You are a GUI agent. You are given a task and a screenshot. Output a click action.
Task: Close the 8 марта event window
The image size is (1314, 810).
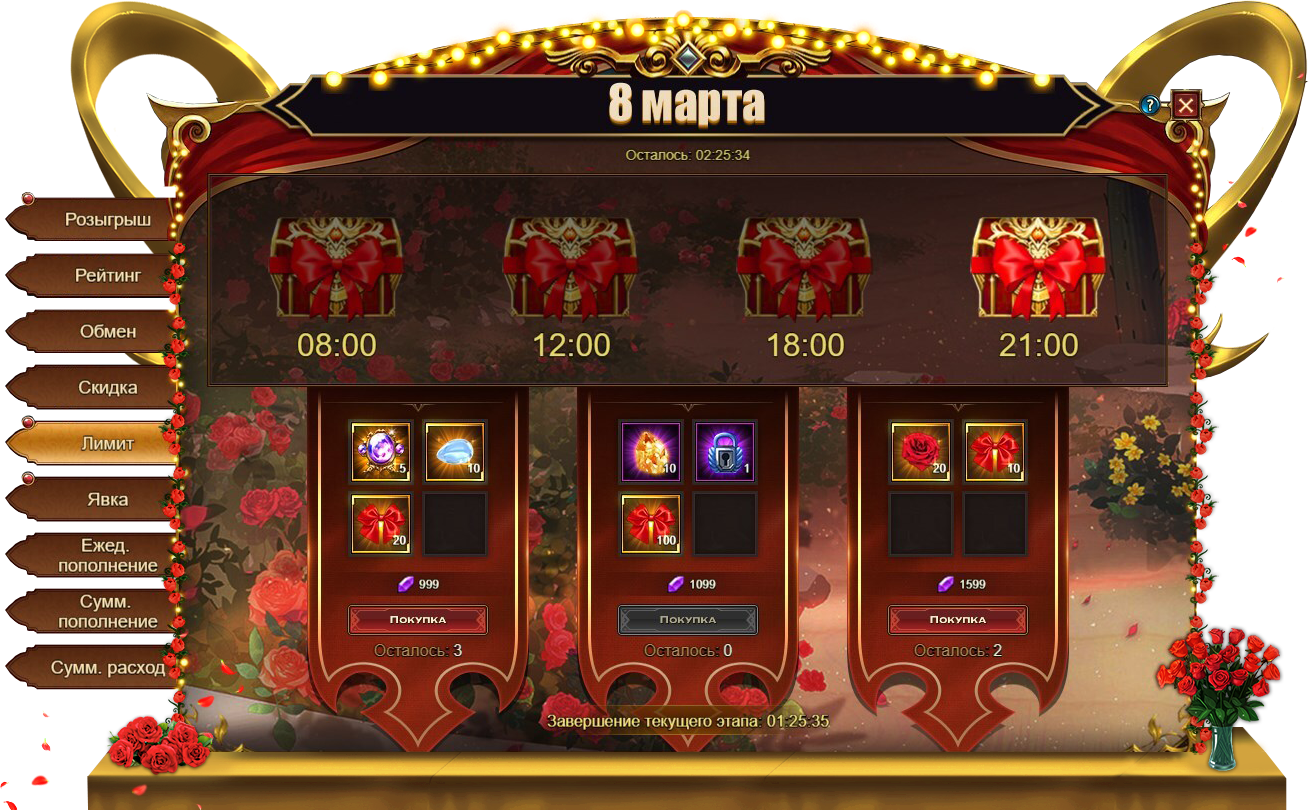pos(1185,105)
